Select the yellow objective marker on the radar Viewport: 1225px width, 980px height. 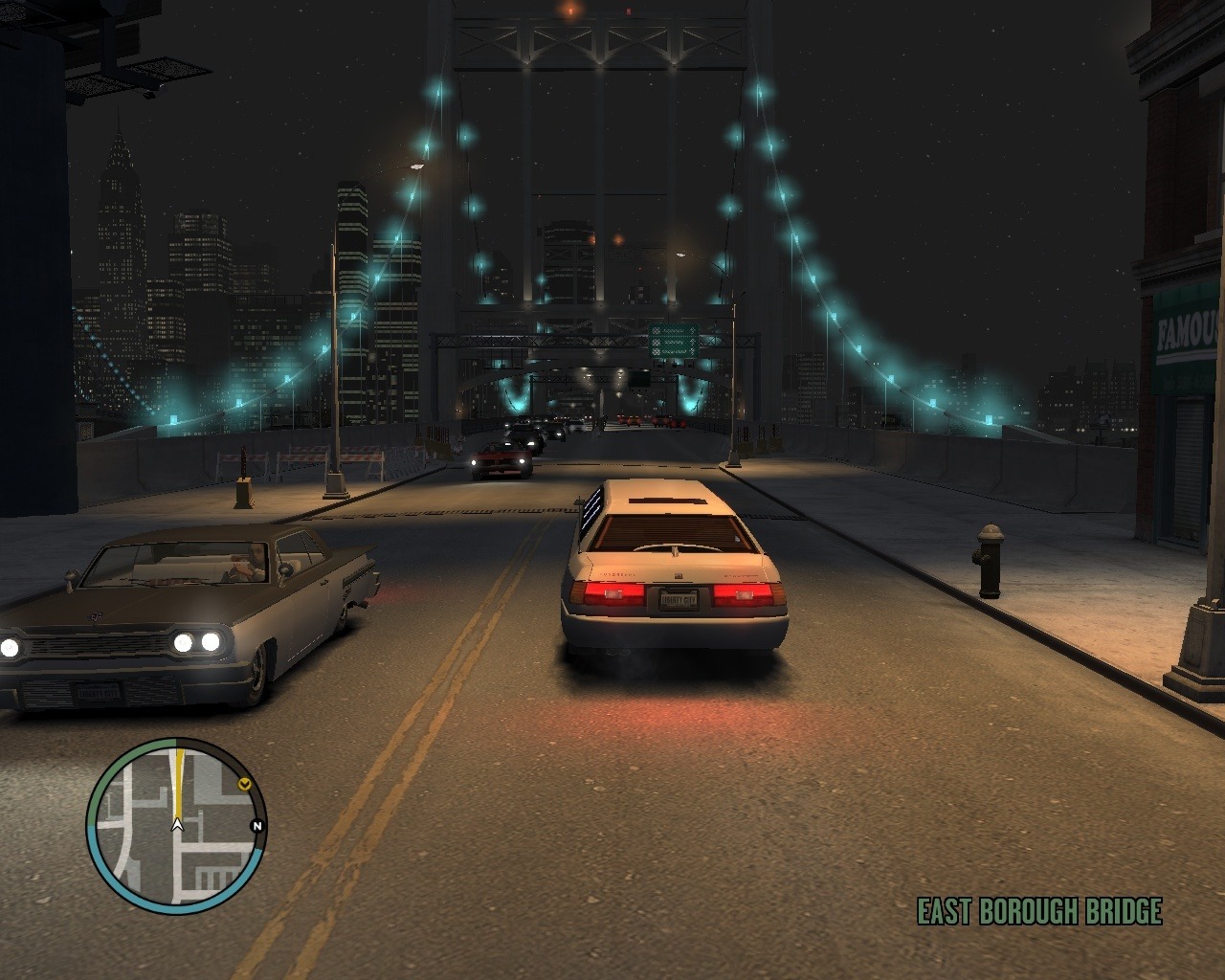[245, 784]
